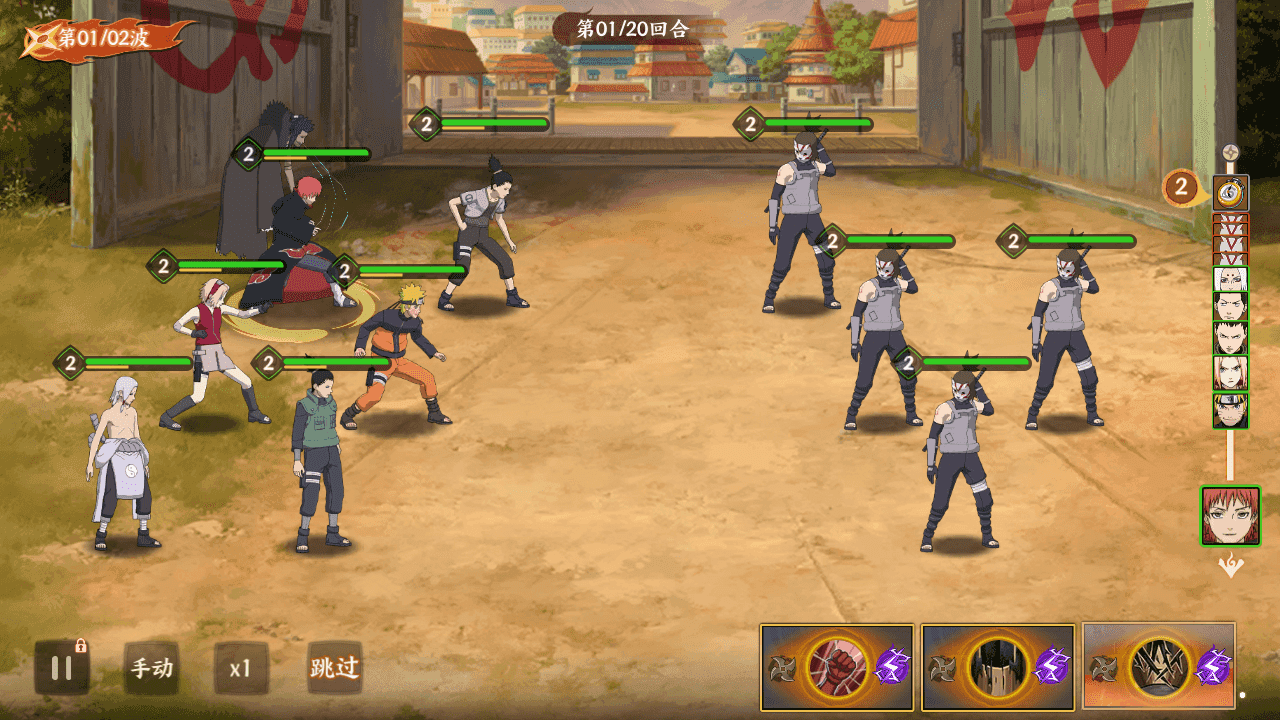Viewport: 1280px width, 720px height.
Task: Select Sasori's large portrait in turn order
Action: (1230, 516)
